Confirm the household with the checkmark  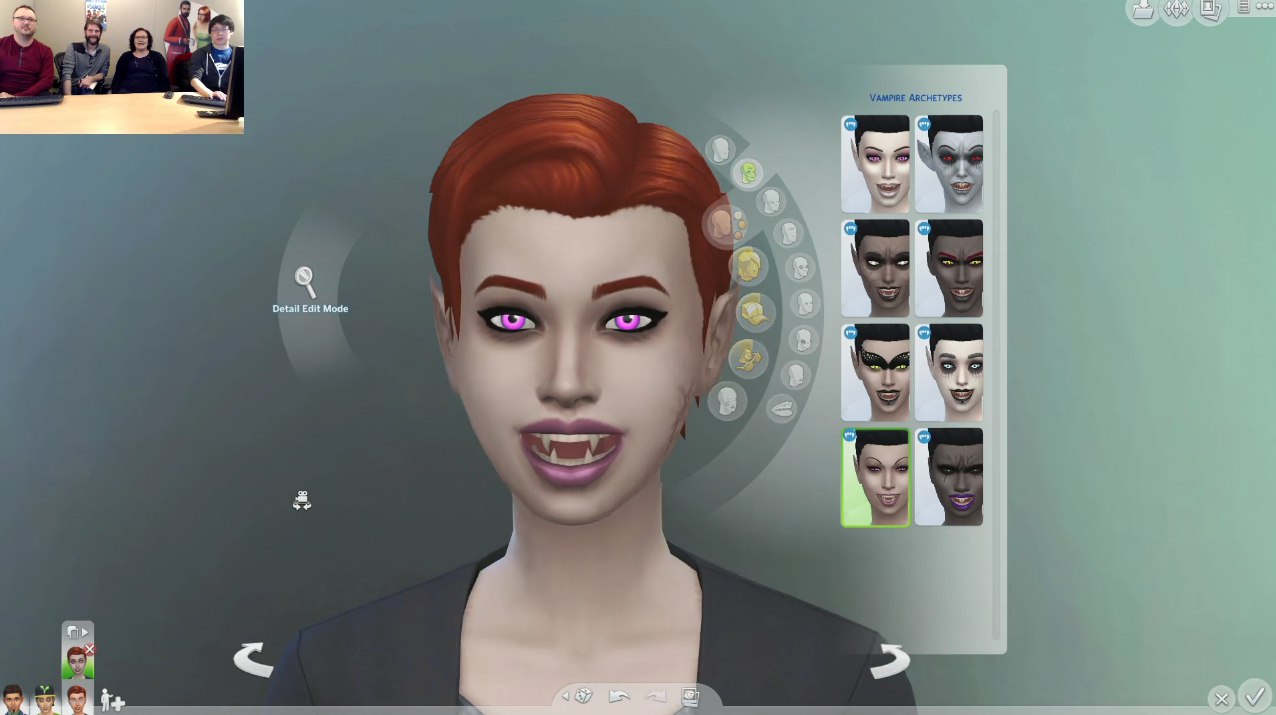(1253, 694)
